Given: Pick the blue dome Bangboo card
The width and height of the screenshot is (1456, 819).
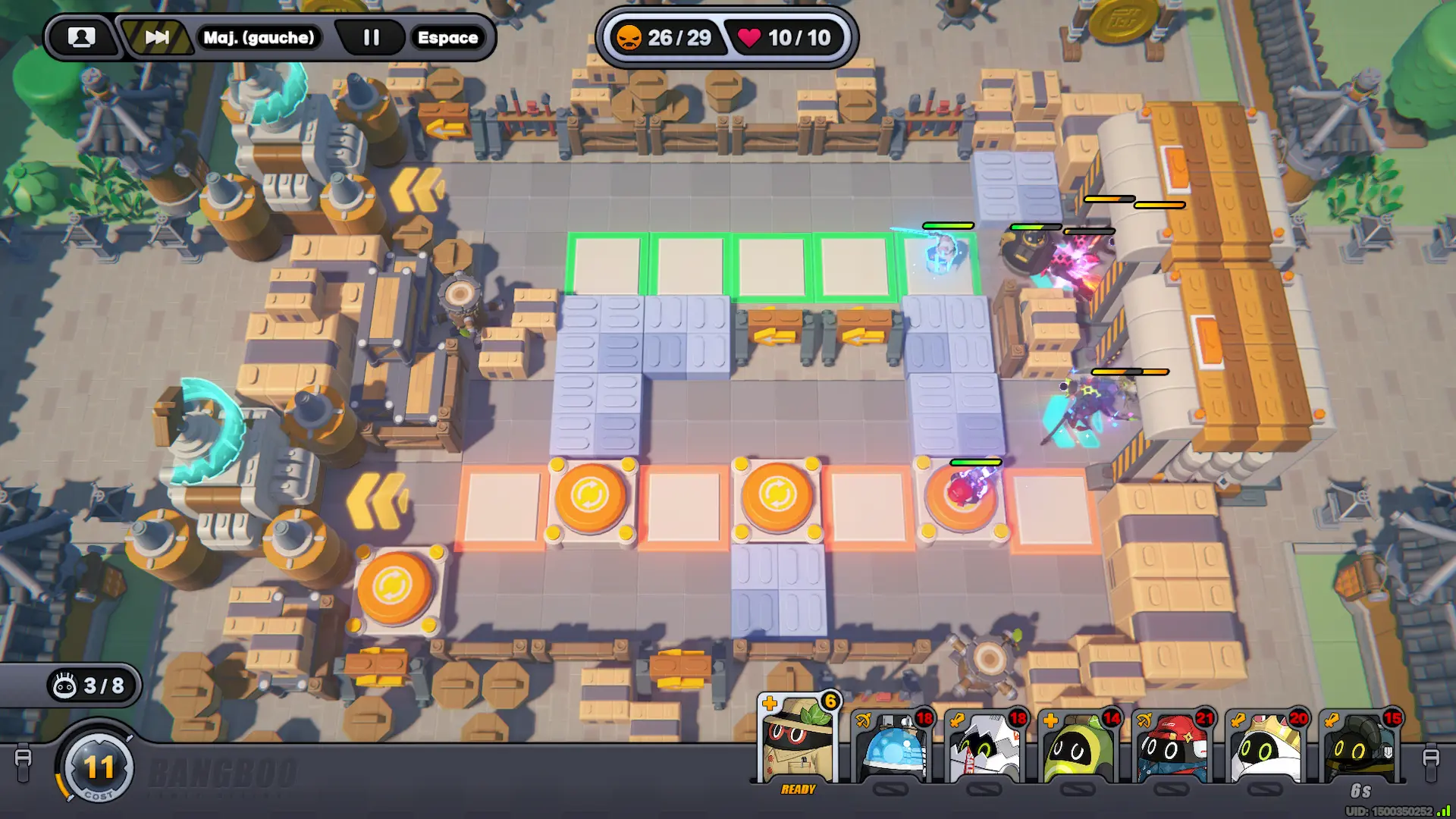Looking at the screenshot, I should 893,747.
